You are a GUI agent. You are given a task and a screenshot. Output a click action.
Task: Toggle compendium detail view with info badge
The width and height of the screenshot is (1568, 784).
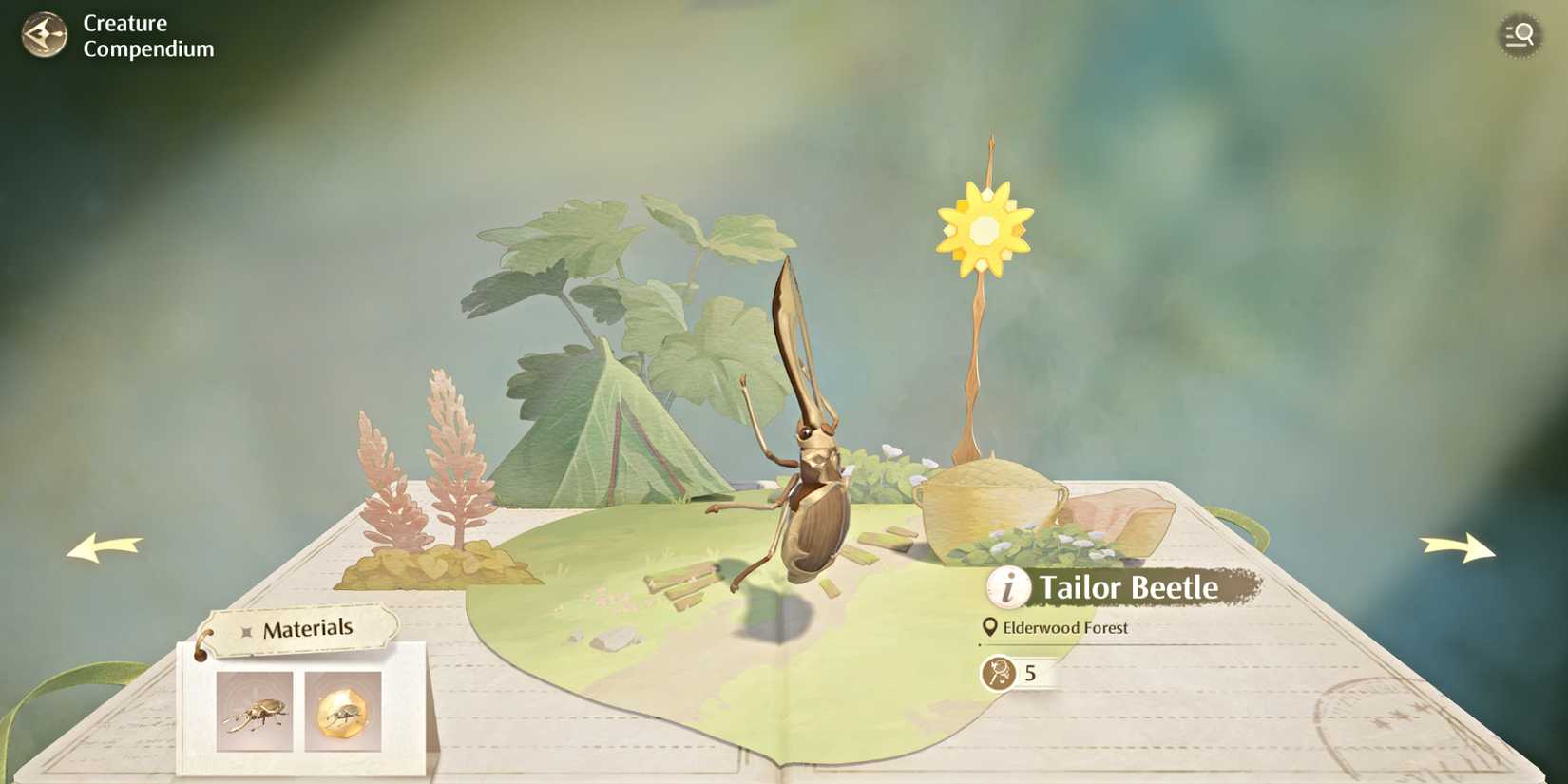pos(1006,588)
